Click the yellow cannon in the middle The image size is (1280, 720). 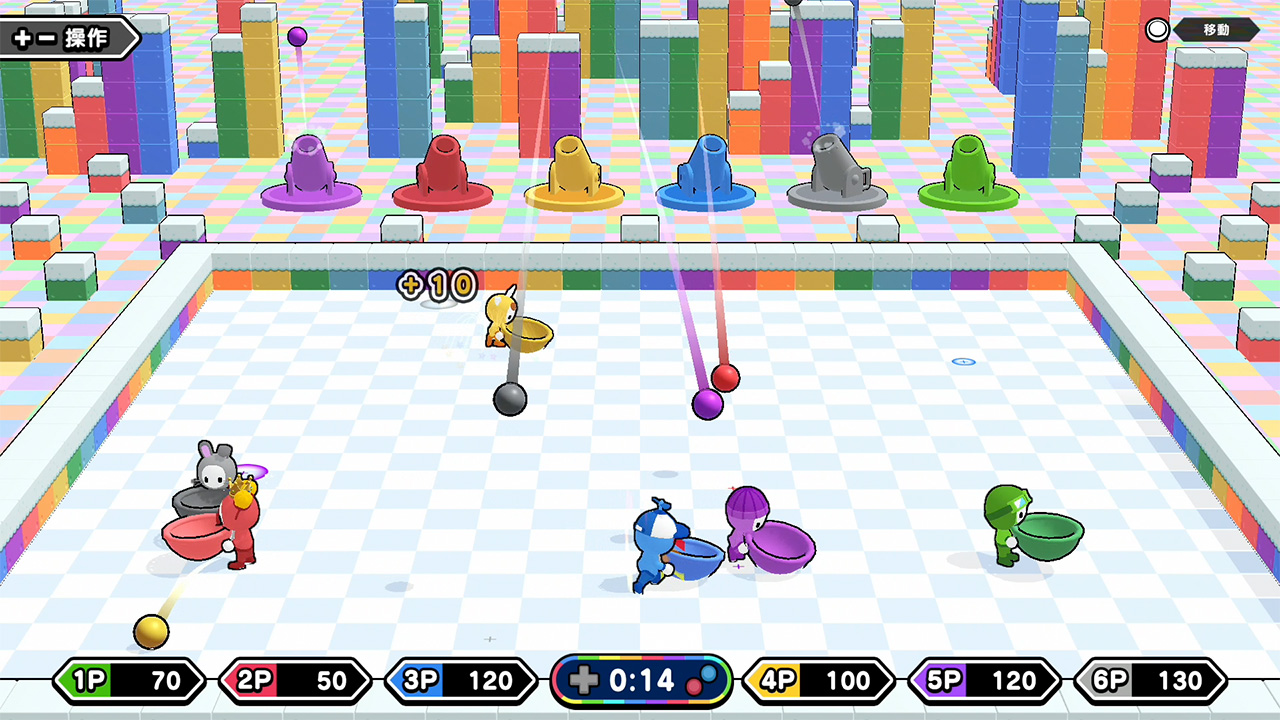coord(572,172)
